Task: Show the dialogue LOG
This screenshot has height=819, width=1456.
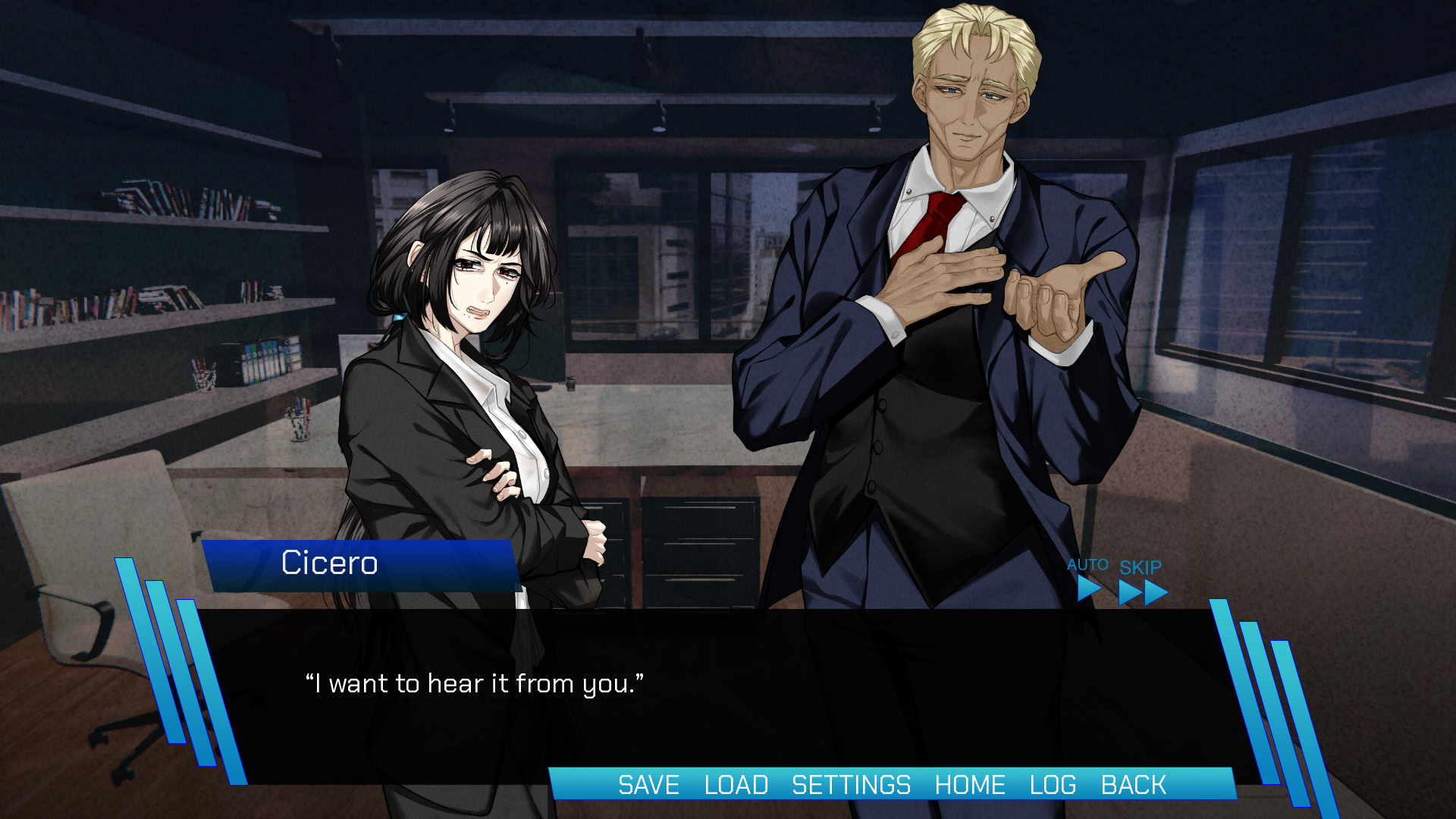Action: coord(1053,785)
